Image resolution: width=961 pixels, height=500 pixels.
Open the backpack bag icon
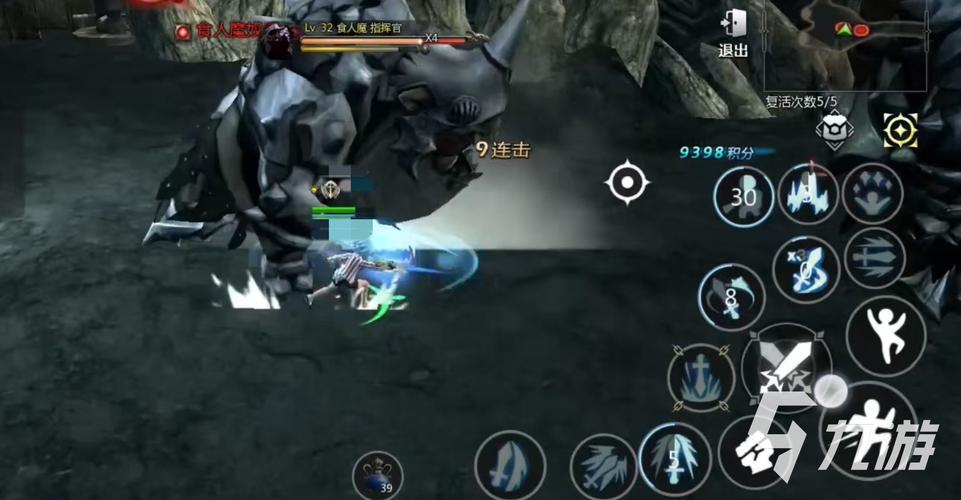click(x=833, y=130)
